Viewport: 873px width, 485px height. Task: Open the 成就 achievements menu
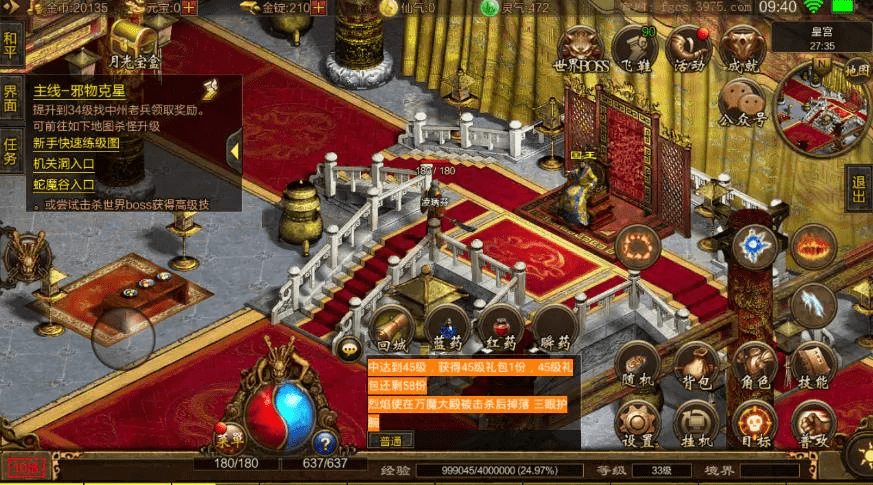click(742, 48)
